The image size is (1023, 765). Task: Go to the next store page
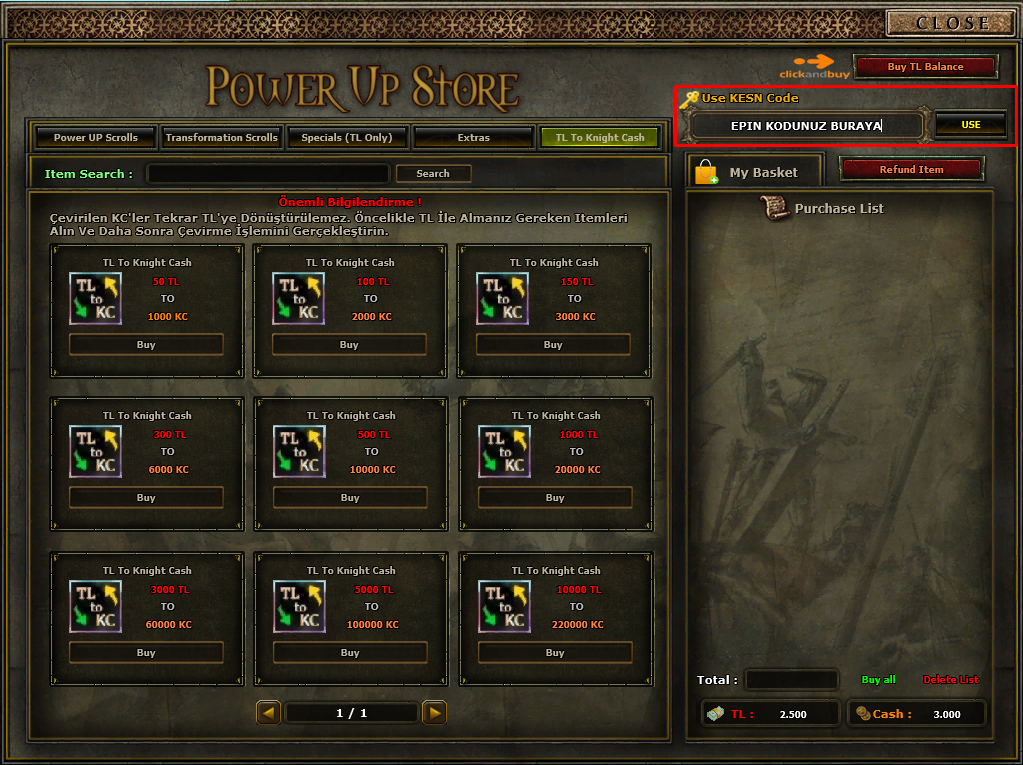(x=434, y=713)
